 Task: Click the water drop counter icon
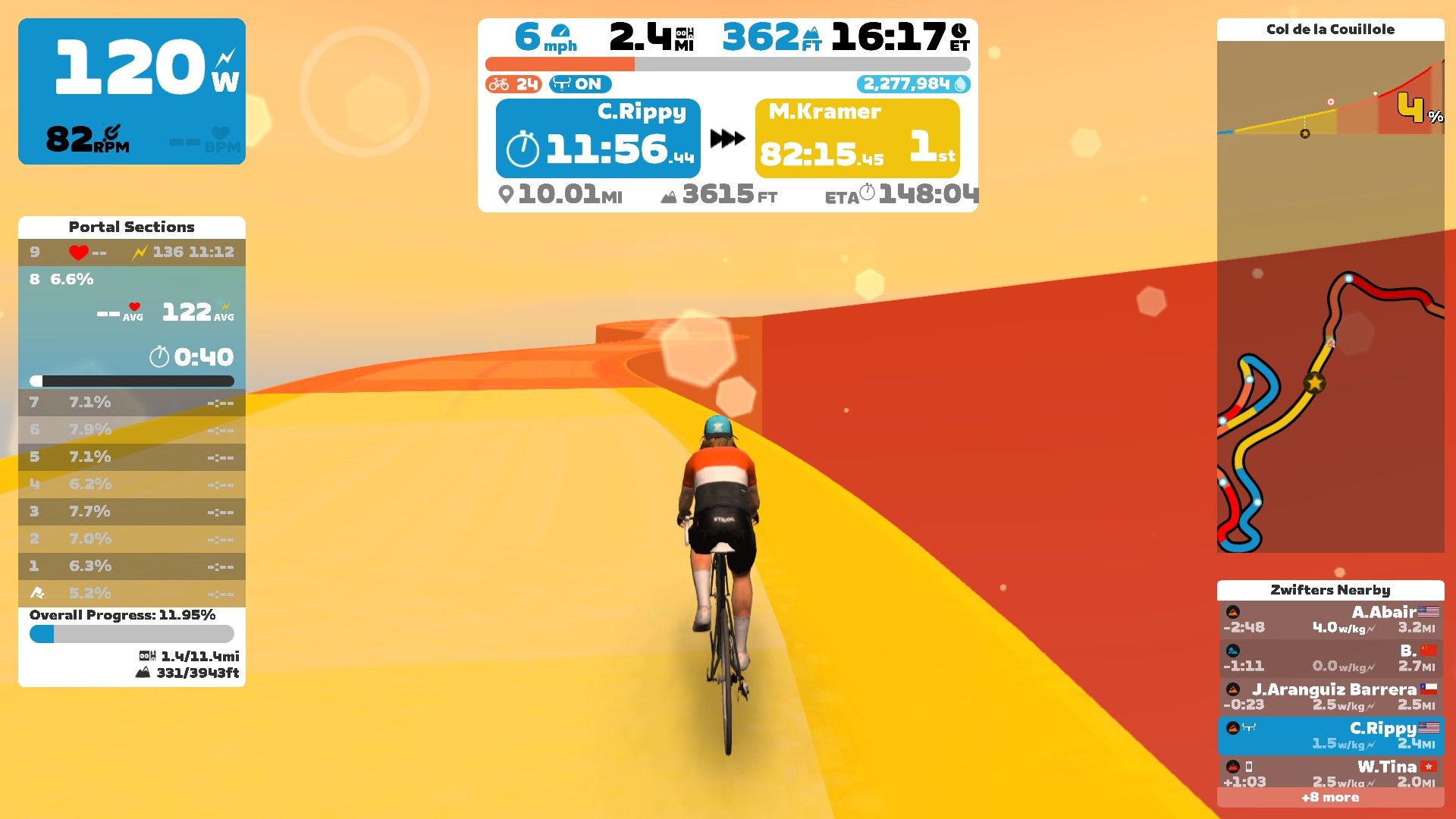coord(960,86)
